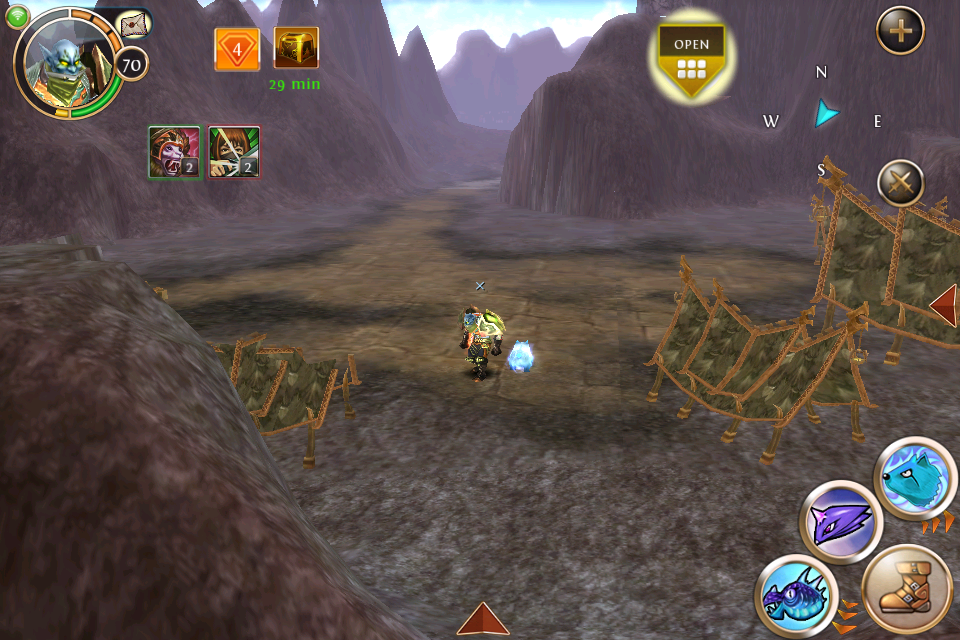960x640 pixels.
Task: Tap the gold plus button
Action: (900, 31)
